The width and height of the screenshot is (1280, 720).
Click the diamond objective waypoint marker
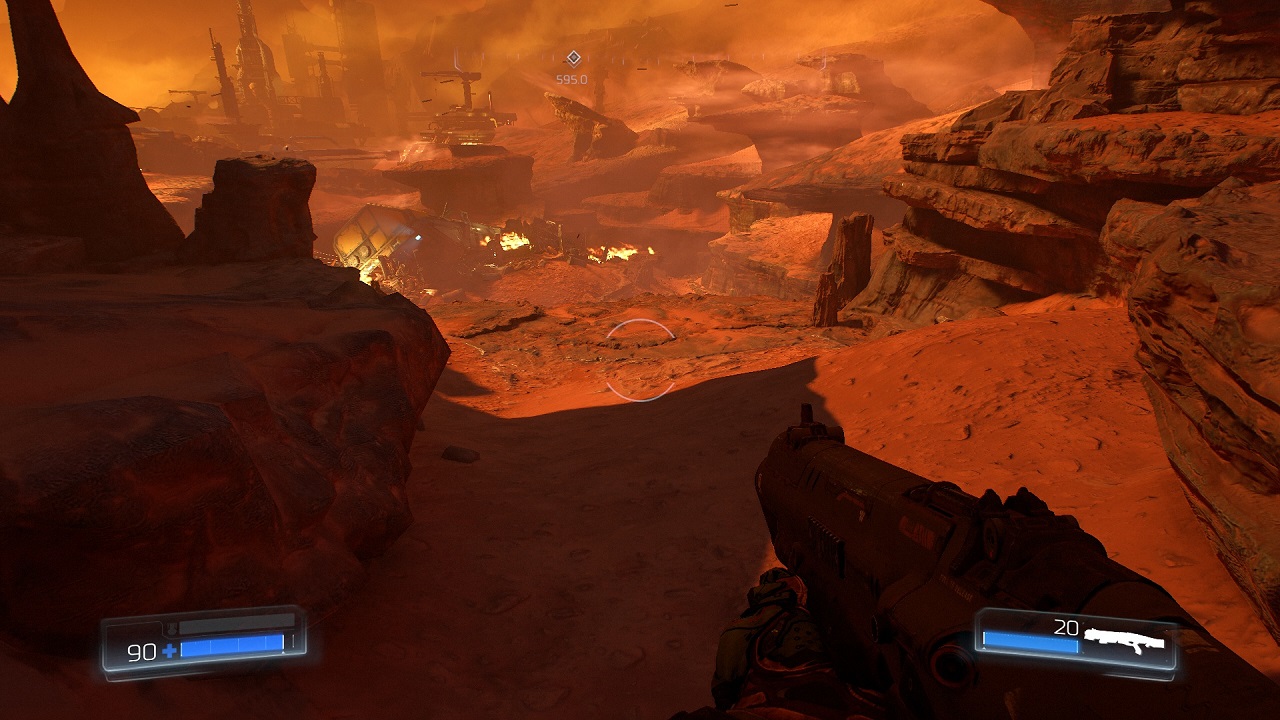point(573,58)
